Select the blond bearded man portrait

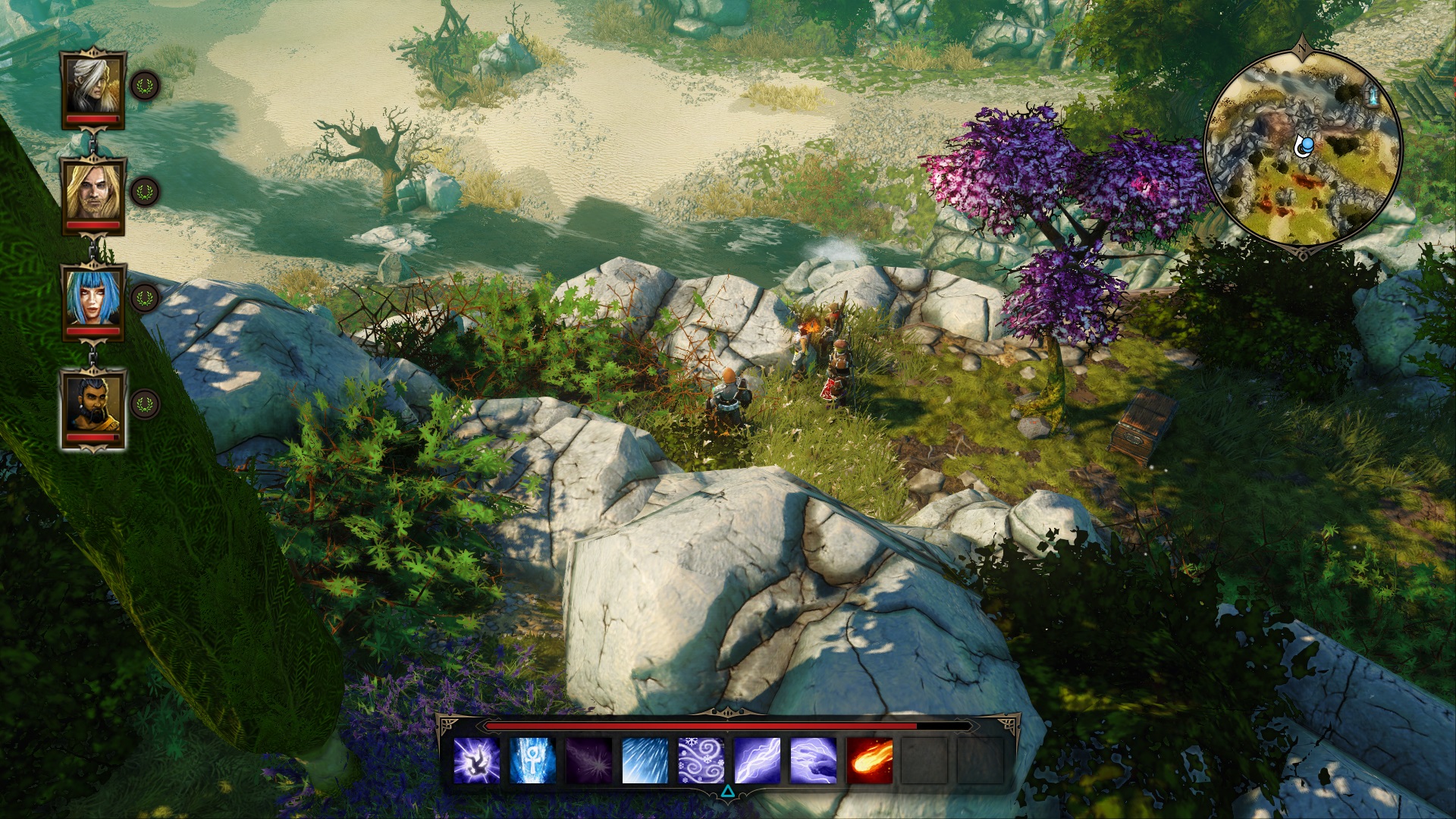(x=93, y=191)
